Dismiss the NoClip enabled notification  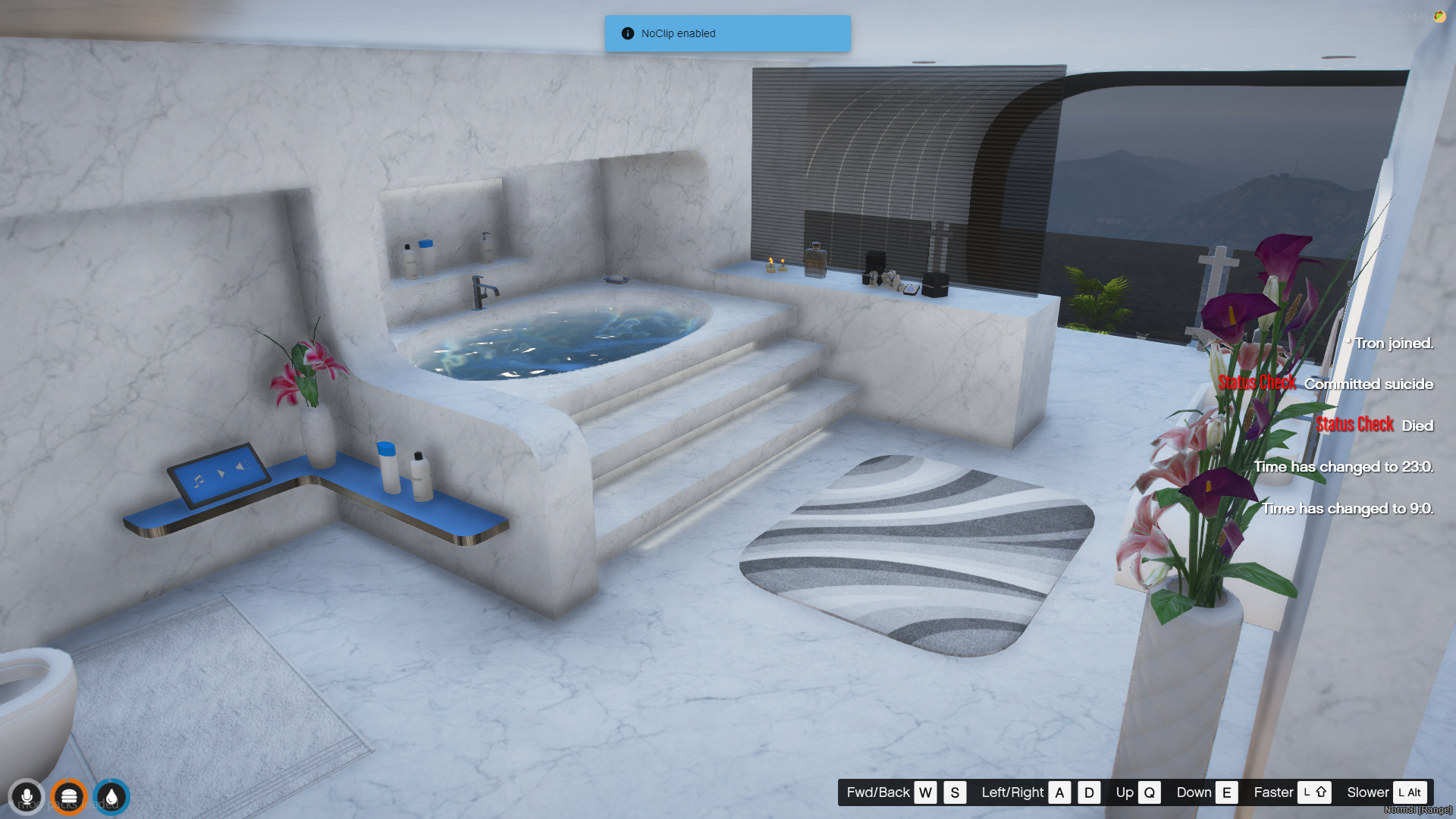[726, 33]
